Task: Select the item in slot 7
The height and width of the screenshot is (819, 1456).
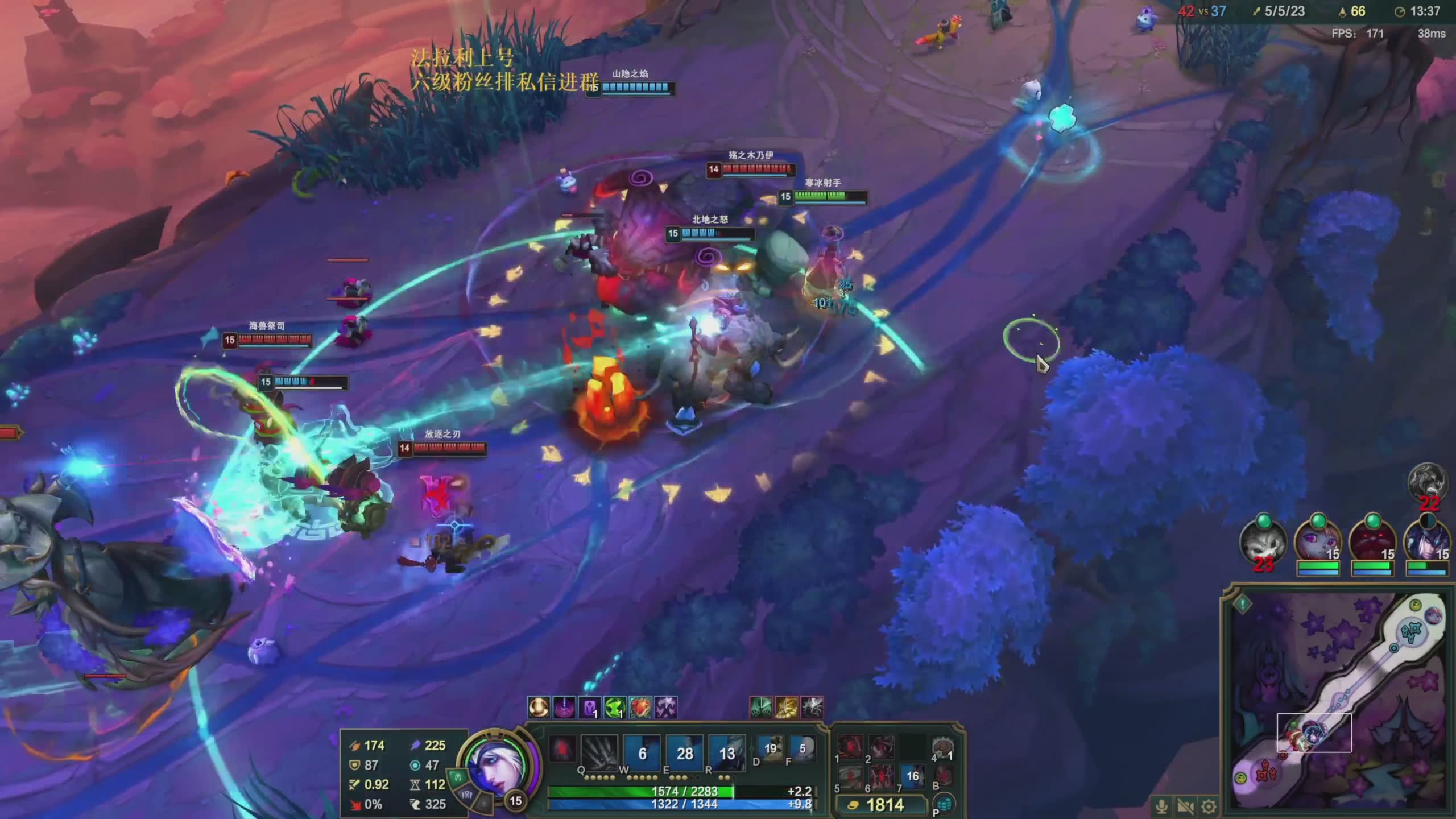Action: coord(912,777)
